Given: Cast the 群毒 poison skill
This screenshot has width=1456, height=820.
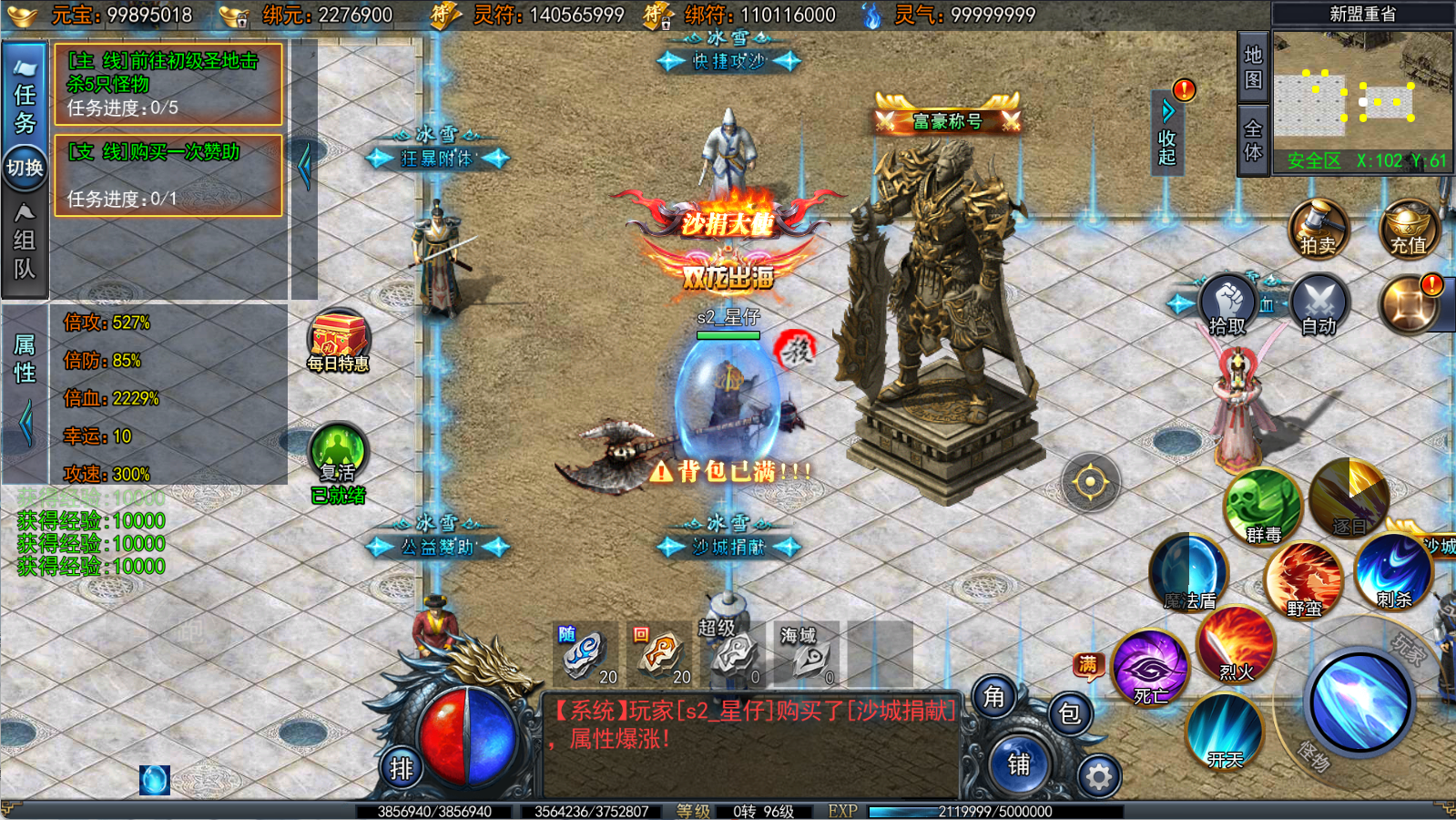Looking at the screenshot, I should (1263, 507).
